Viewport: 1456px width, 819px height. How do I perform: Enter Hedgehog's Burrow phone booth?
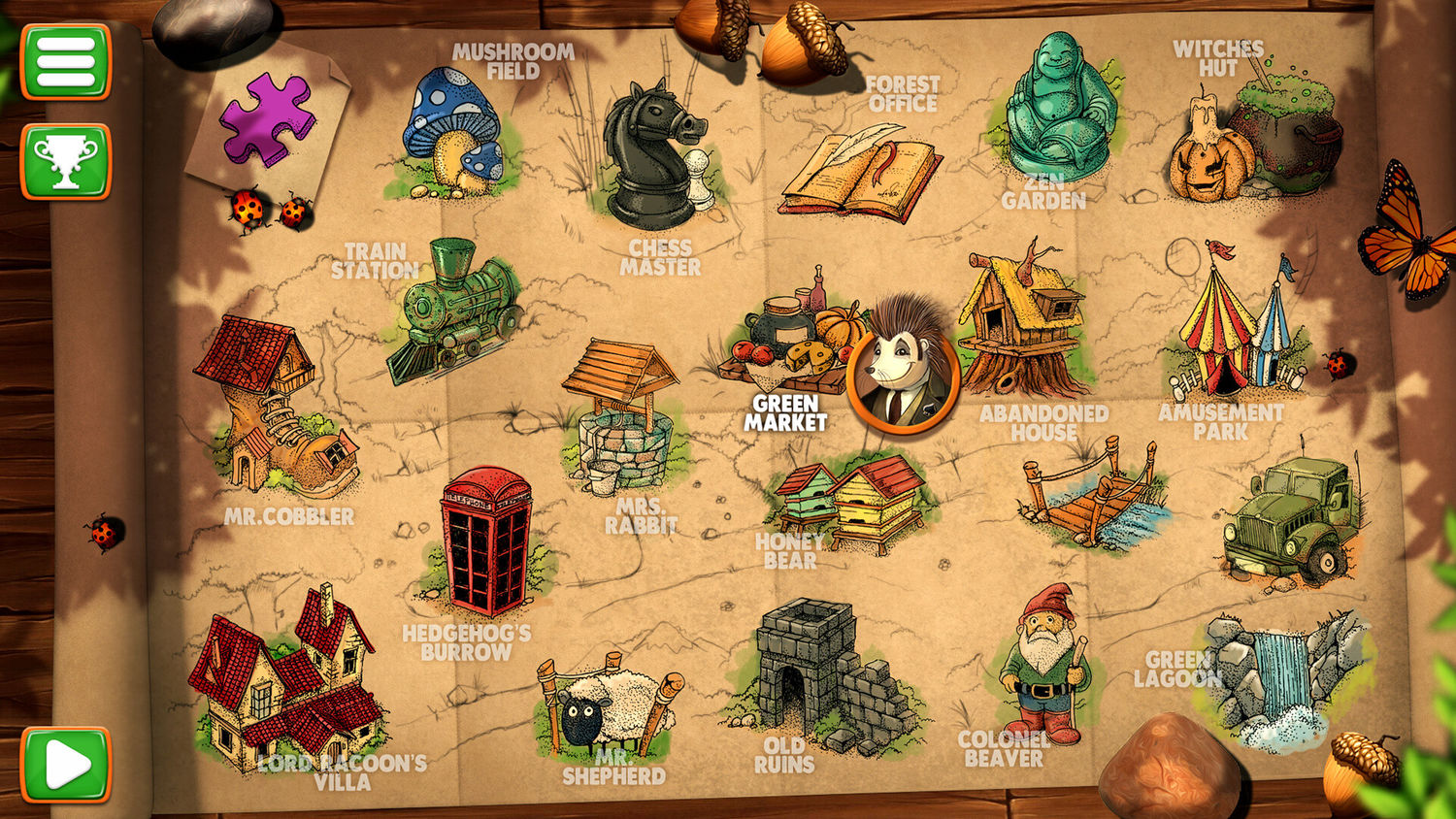tap(485, 541)
